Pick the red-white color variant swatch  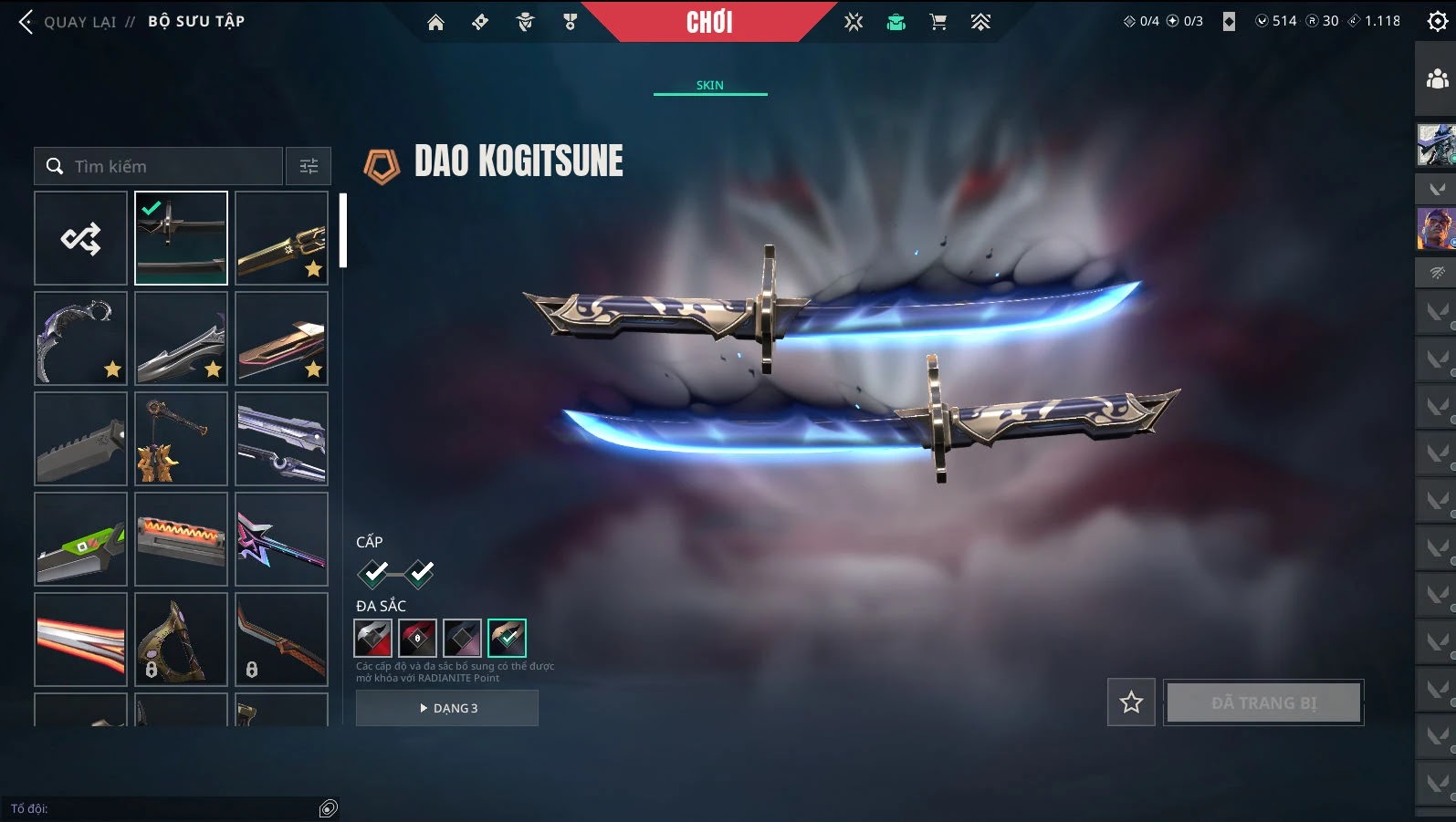click(372, 638)
